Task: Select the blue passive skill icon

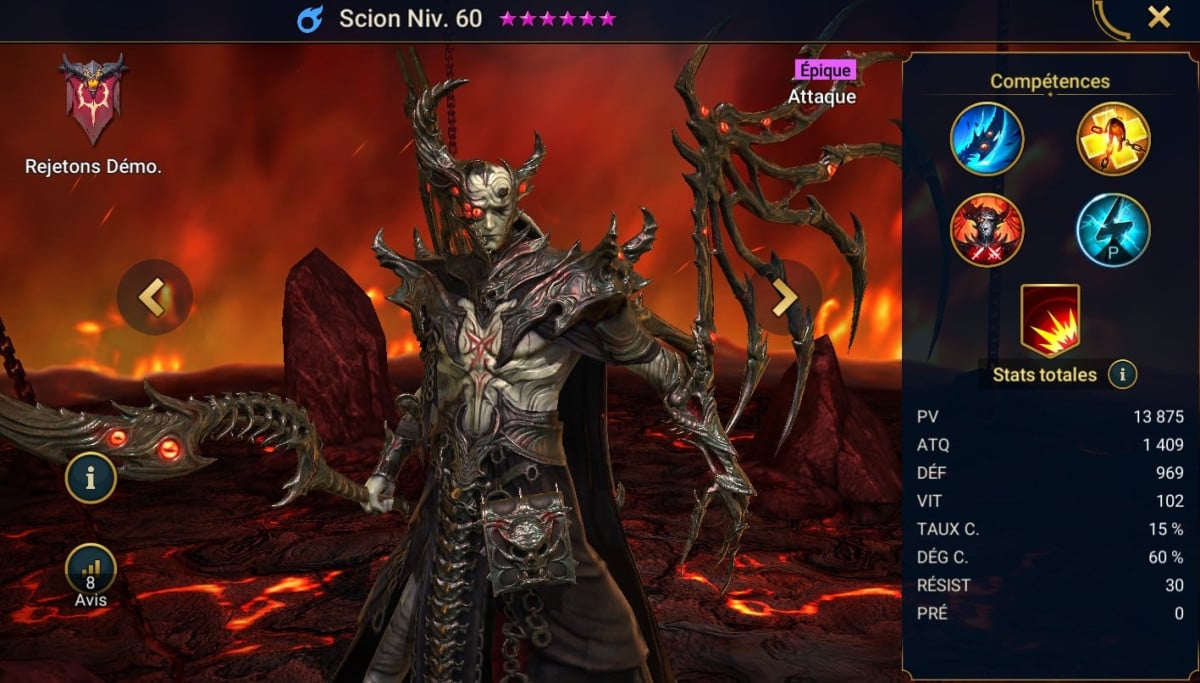Action: pos(1113,230)
